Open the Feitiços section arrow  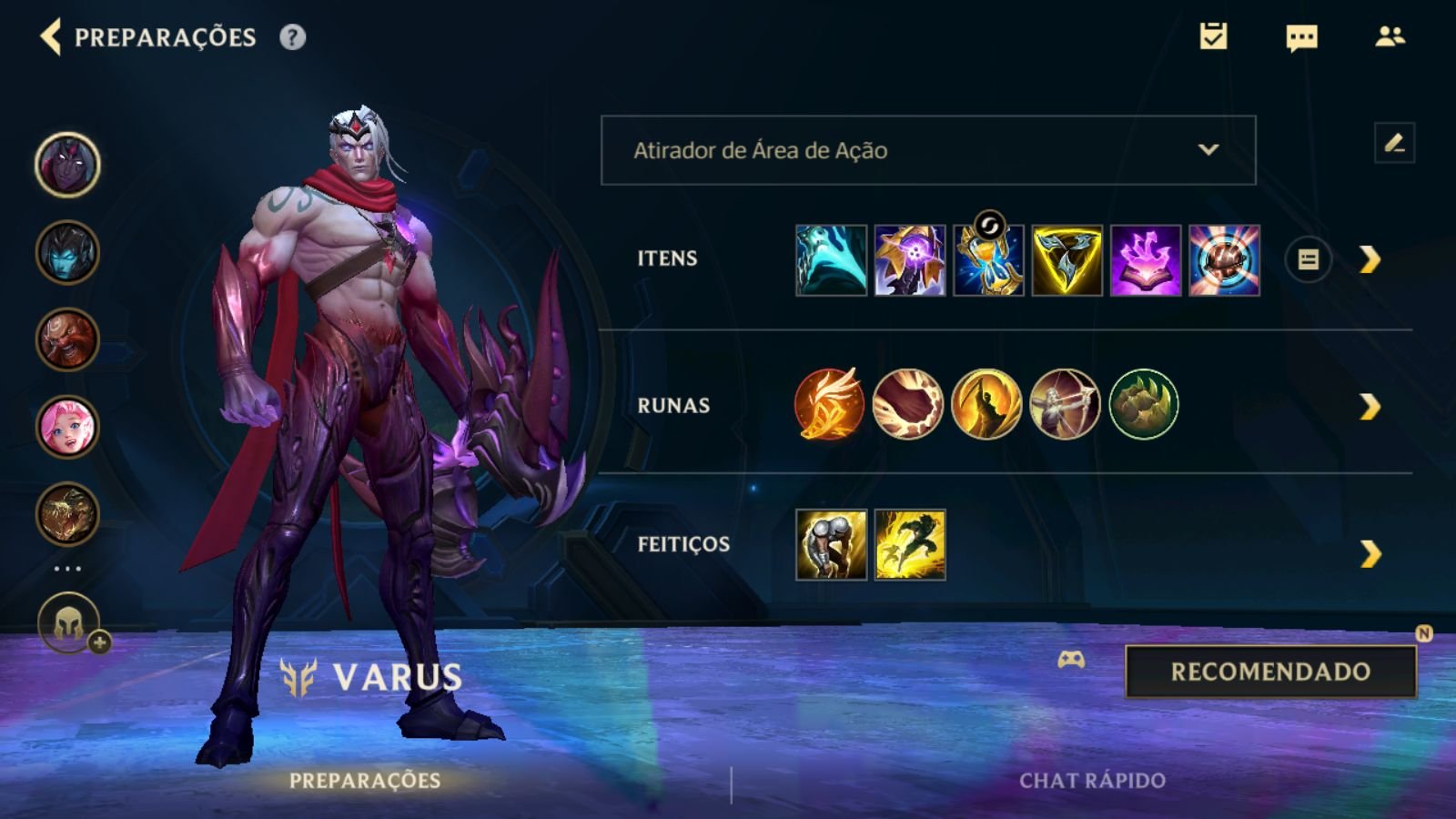pos(1370,553)
